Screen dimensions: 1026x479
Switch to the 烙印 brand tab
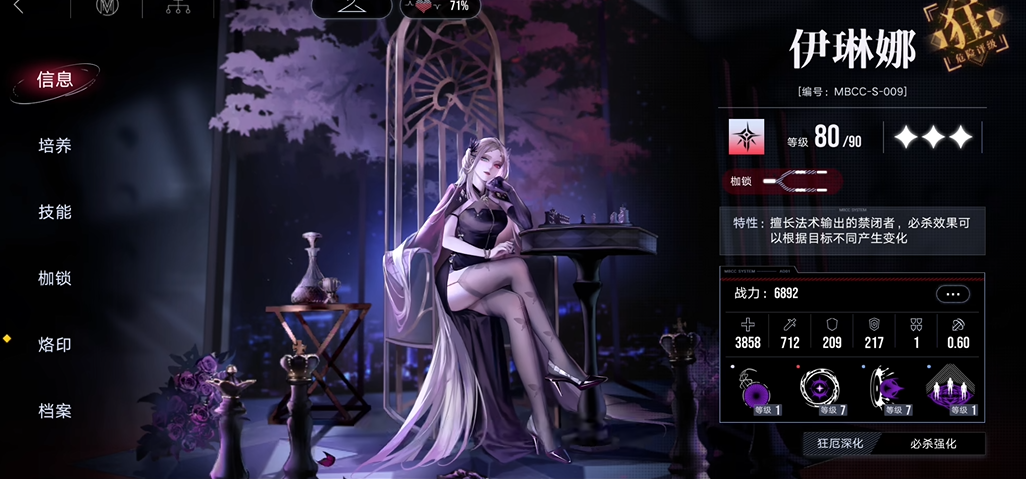point(55,345)
